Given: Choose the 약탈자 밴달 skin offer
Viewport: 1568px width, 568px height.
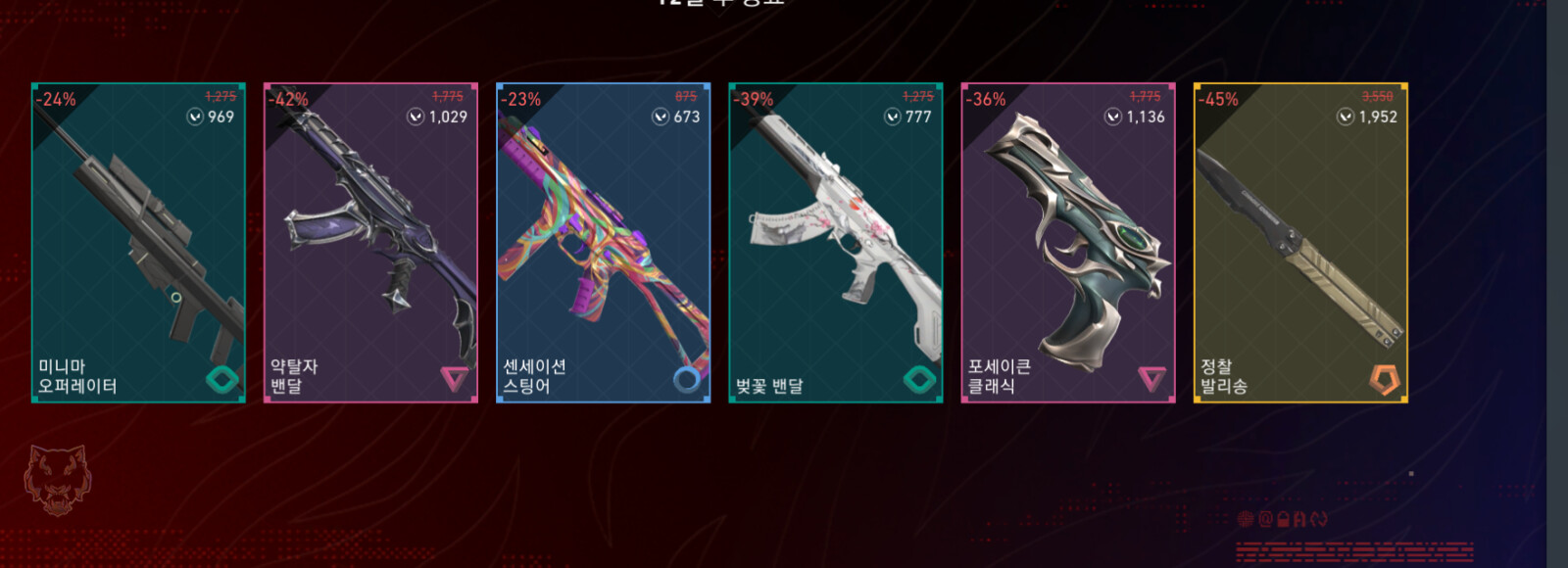Looking at the screenshot, I should tap(370, 242).
